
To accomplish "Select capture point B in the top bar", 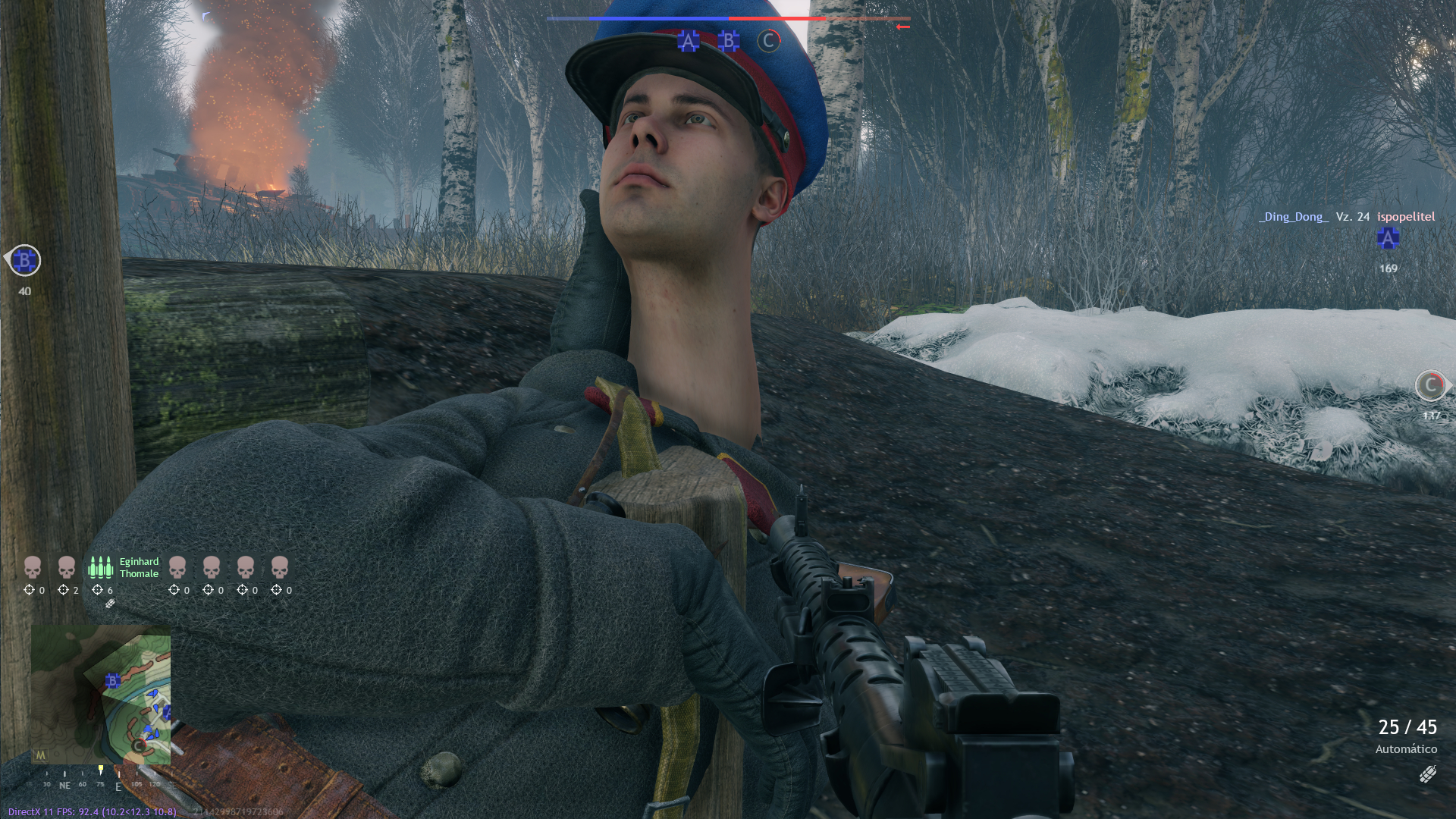I will [729, 41].
